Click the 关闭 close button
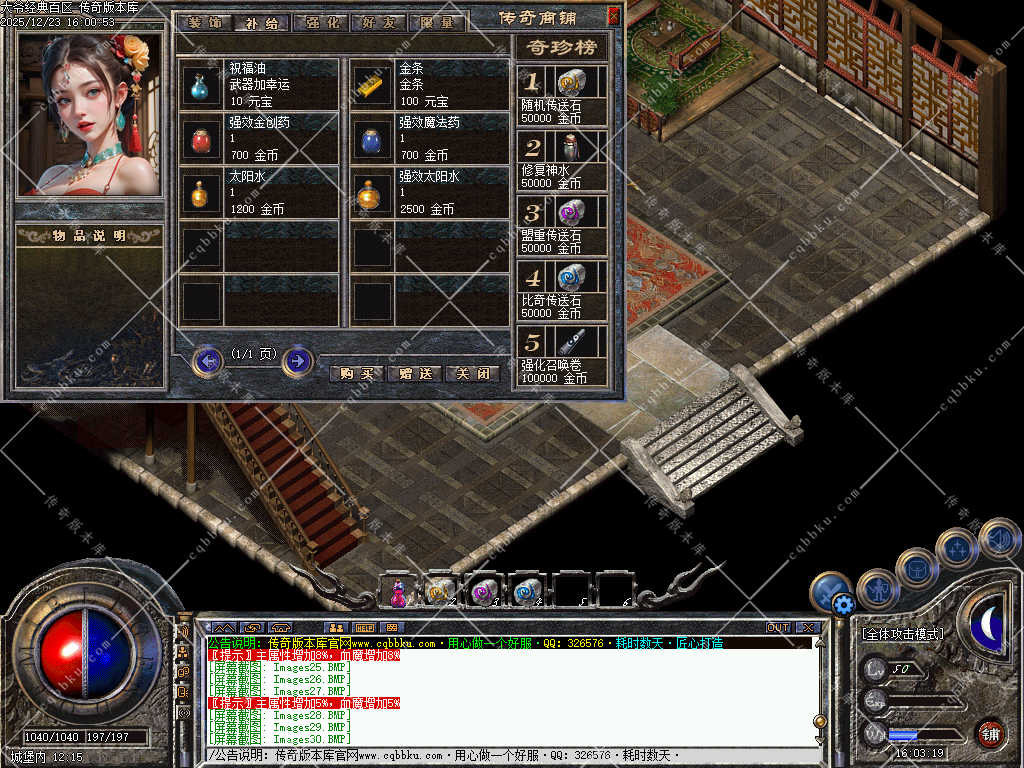Viewport: 1024px width, 768px height. 472,374
